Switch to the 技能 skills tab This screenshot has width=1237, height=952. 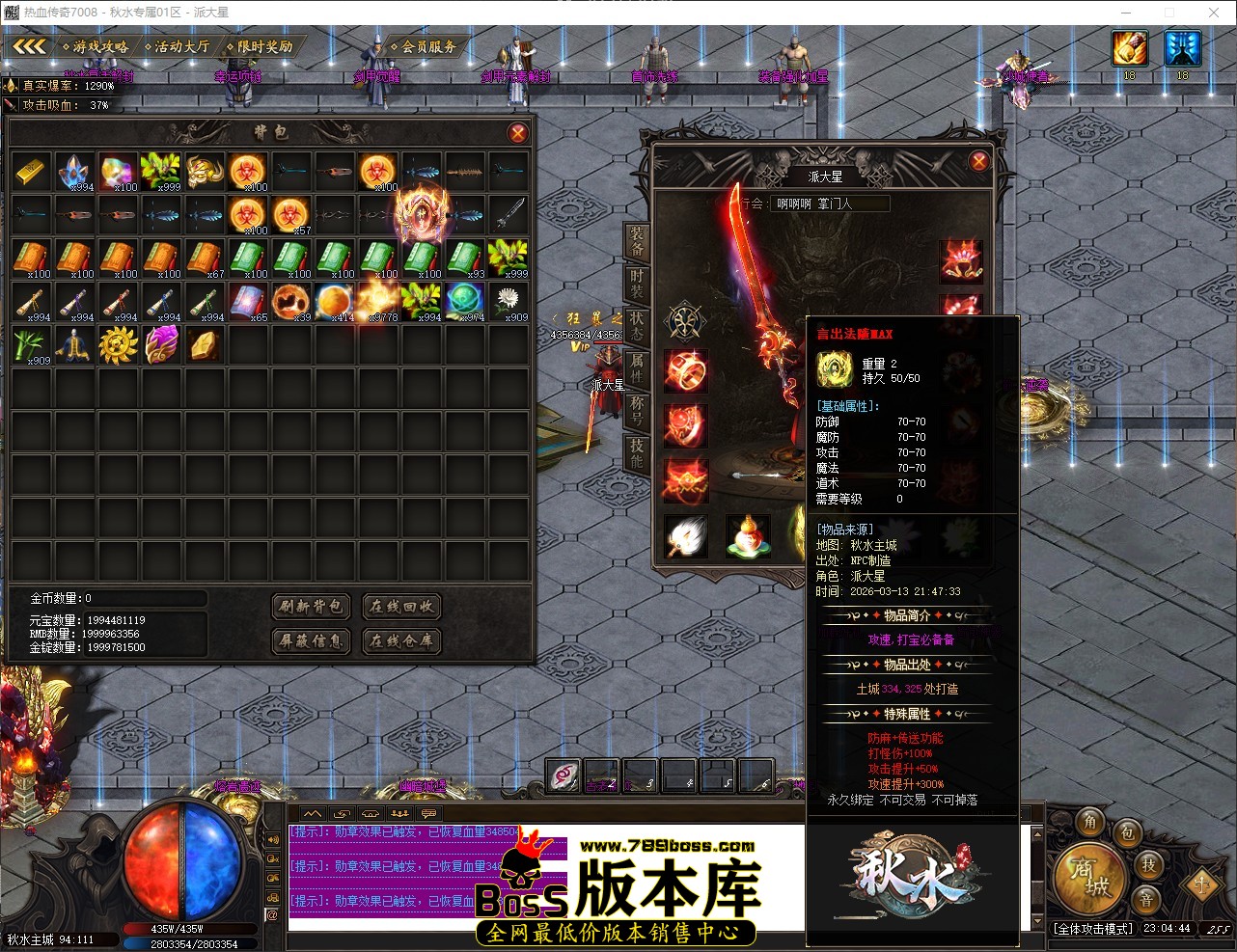[637, 453]
